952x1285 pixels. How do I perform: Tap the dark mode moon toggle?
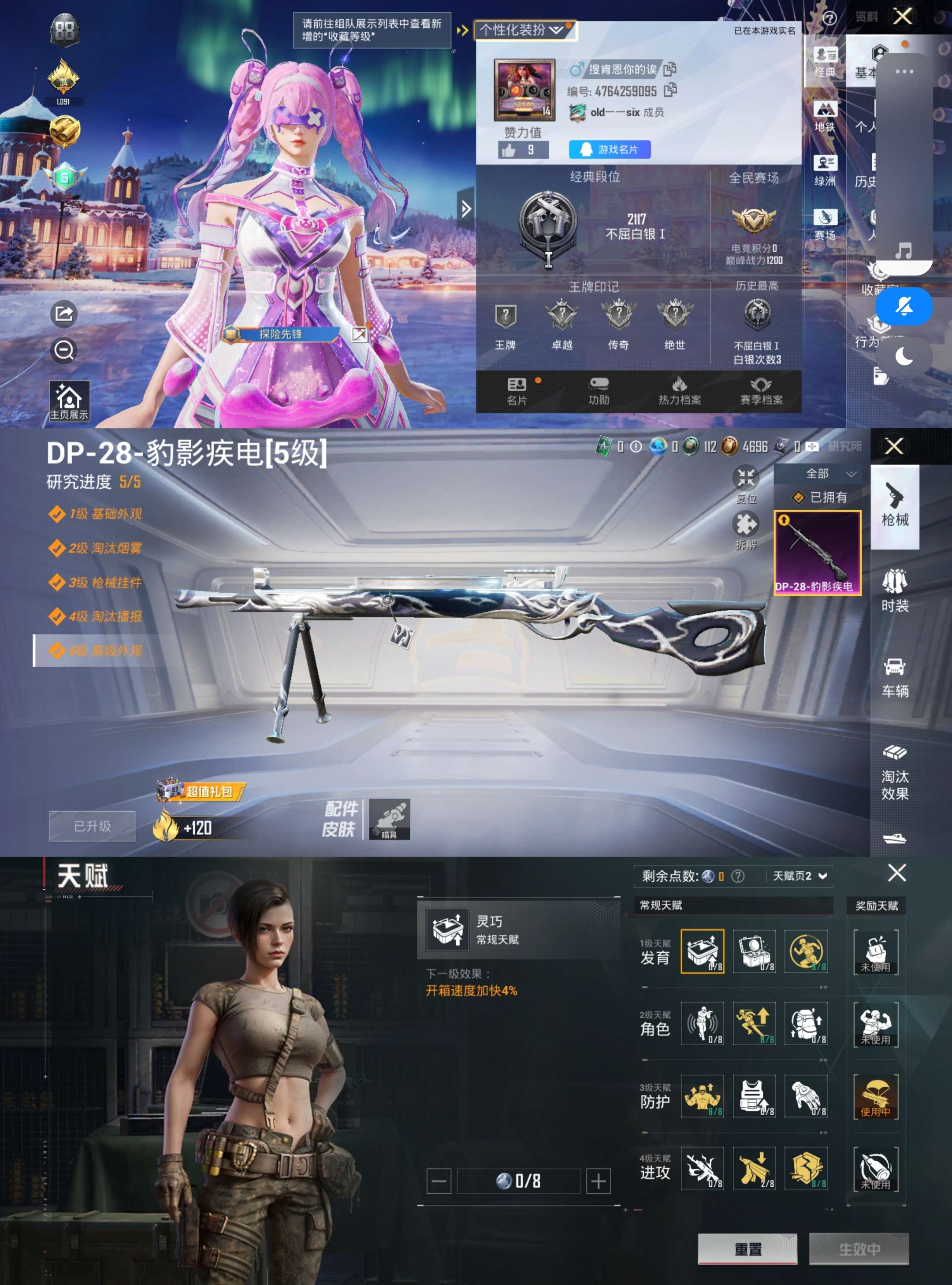(x=904, y=357)
